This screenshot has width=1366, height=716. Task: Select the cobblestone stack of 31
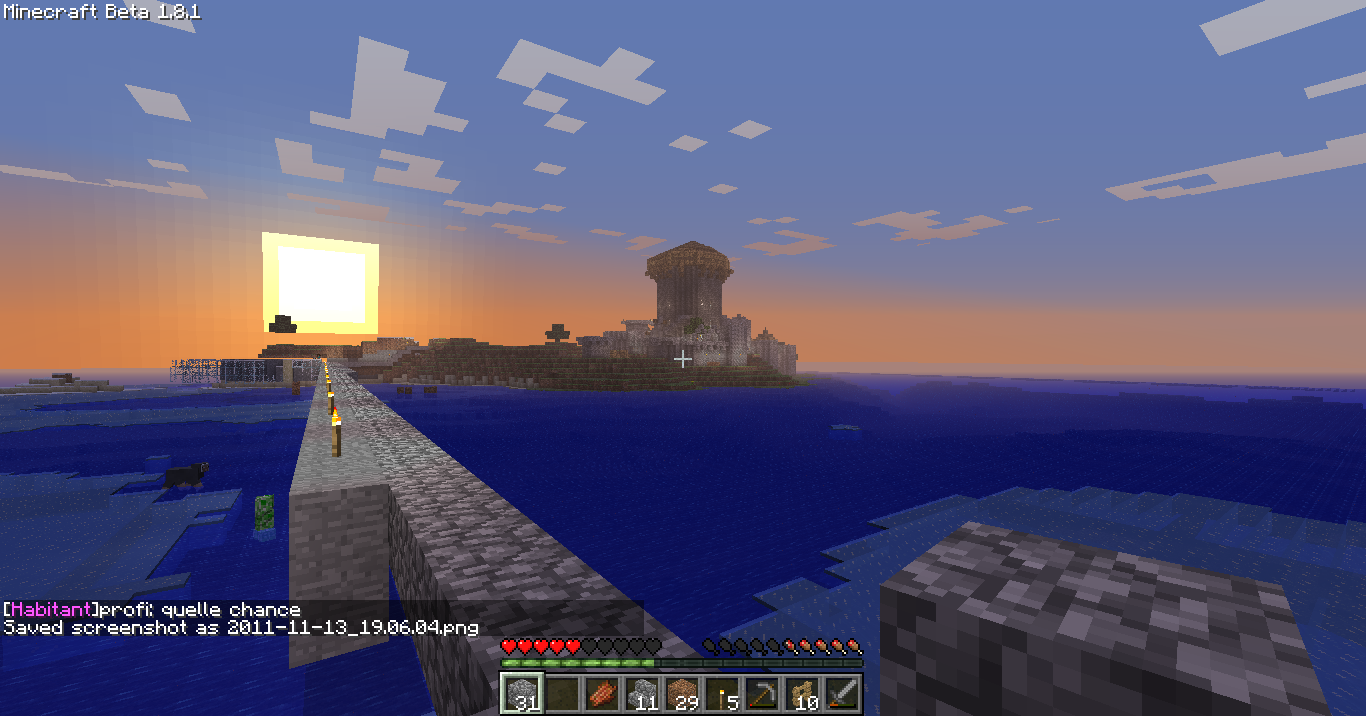pos(521,692)
